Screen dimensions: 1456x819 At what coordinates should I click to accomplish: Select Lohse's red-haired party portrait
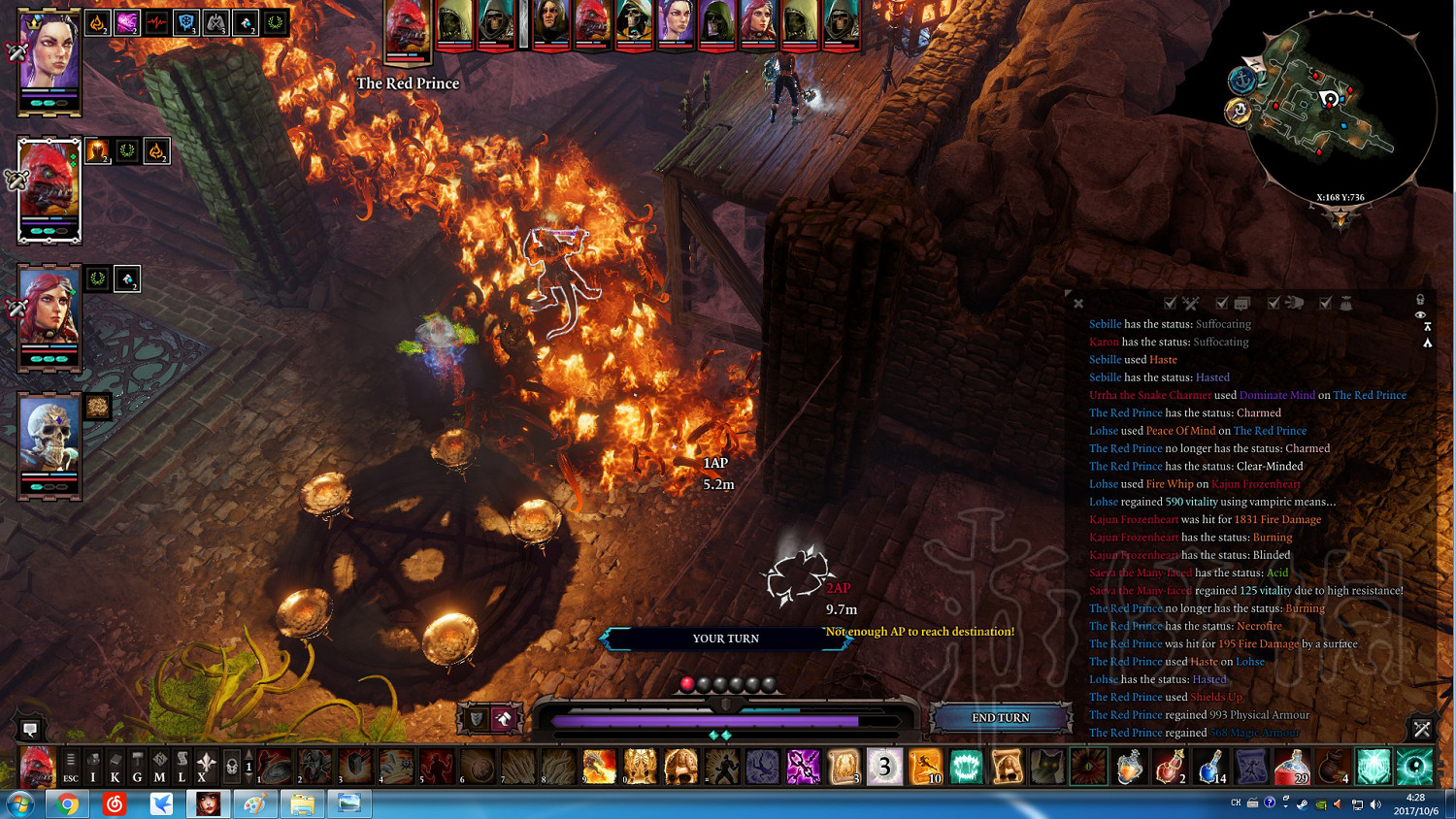pos(49,311)
